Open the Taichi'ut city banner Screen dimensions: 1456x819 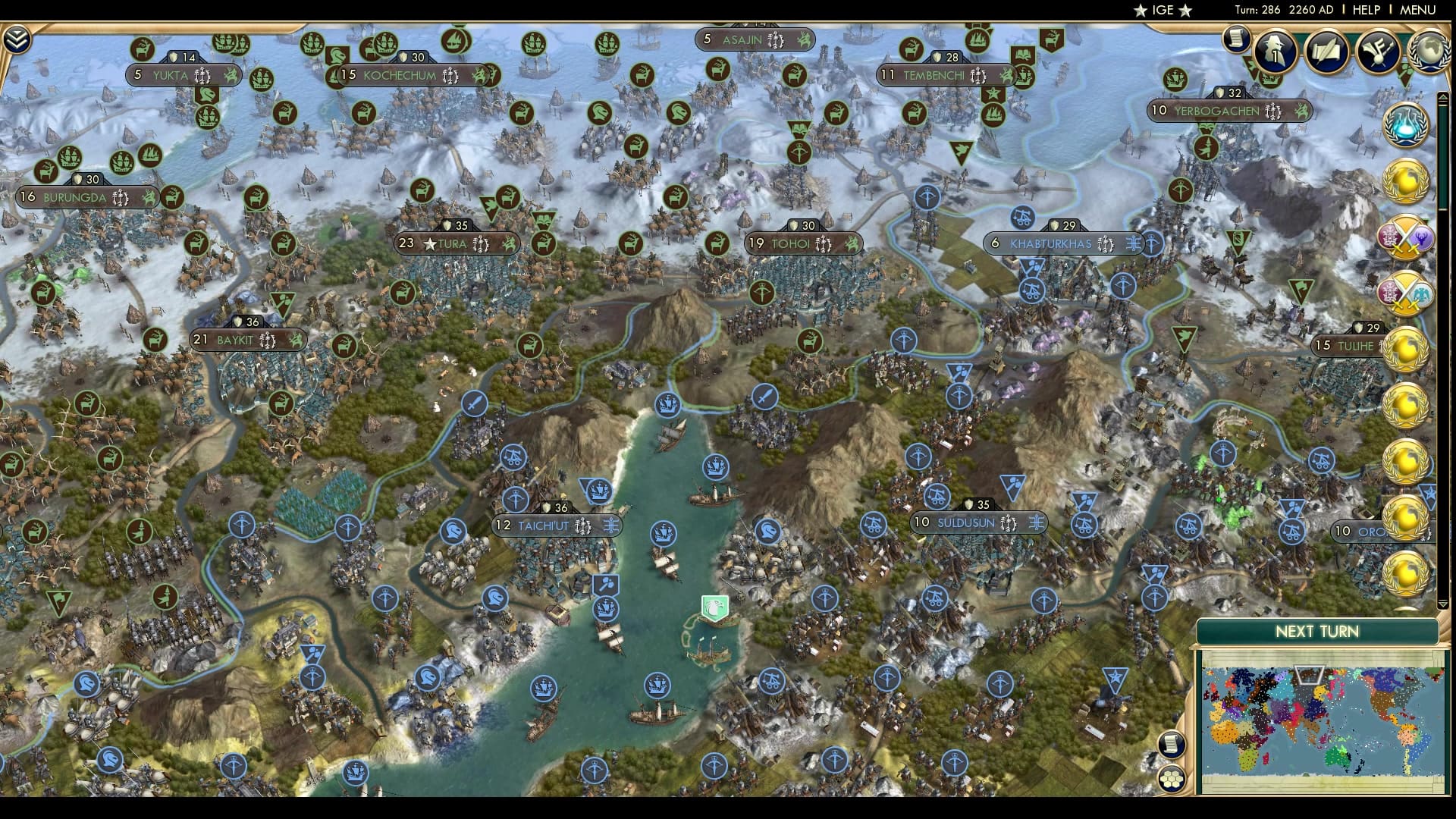(556, 524)
